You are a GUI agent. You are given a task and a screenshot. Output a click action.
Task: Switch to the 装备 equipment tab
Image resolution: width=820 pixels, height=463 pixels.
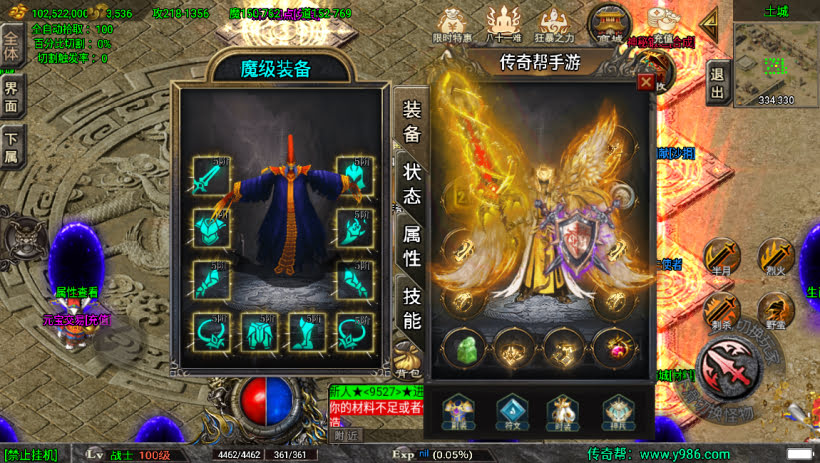(x=412, y=121)
